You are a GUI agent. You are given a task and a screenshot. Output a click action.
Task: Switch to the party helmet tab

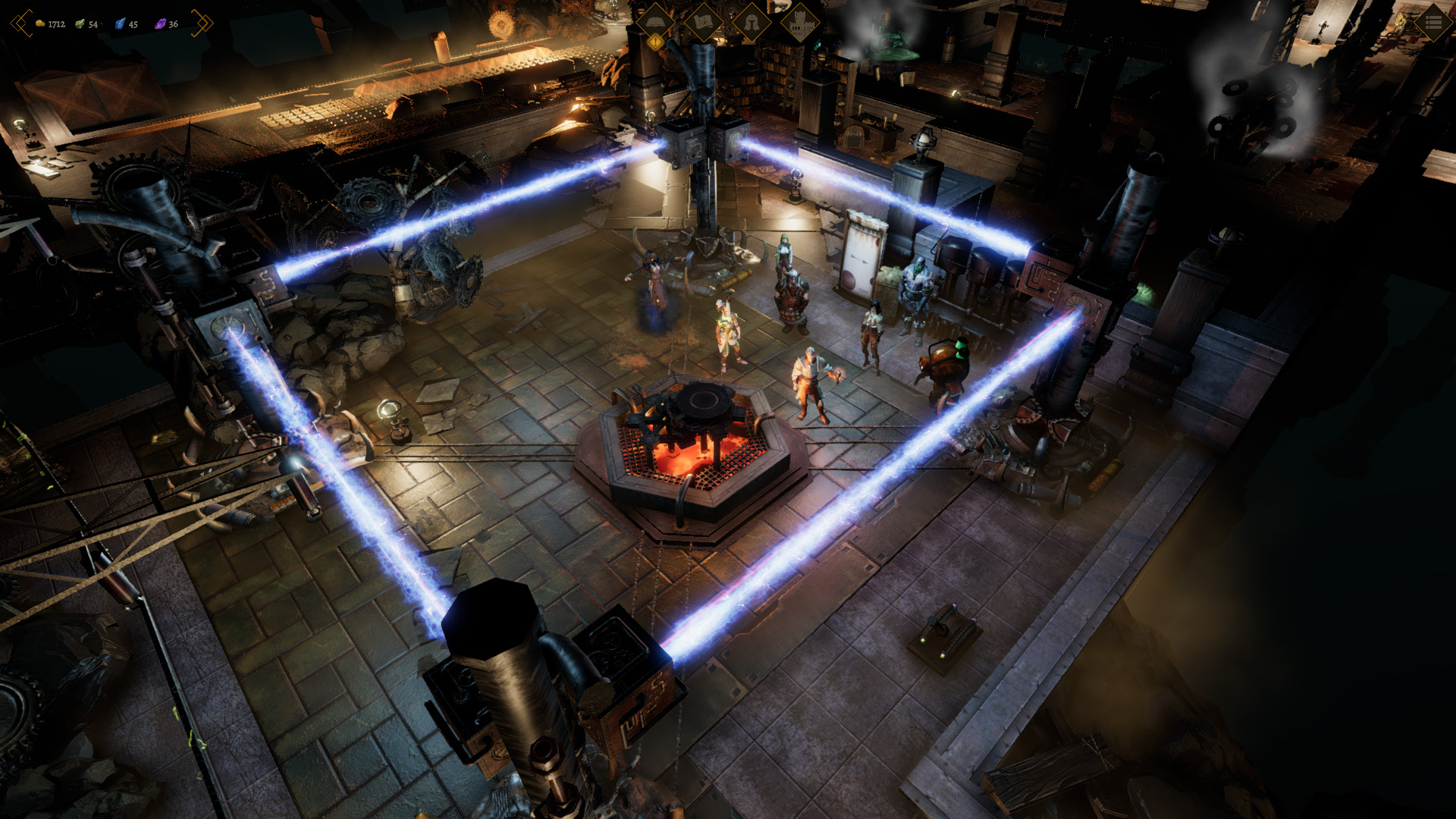(x=752, y=22)
